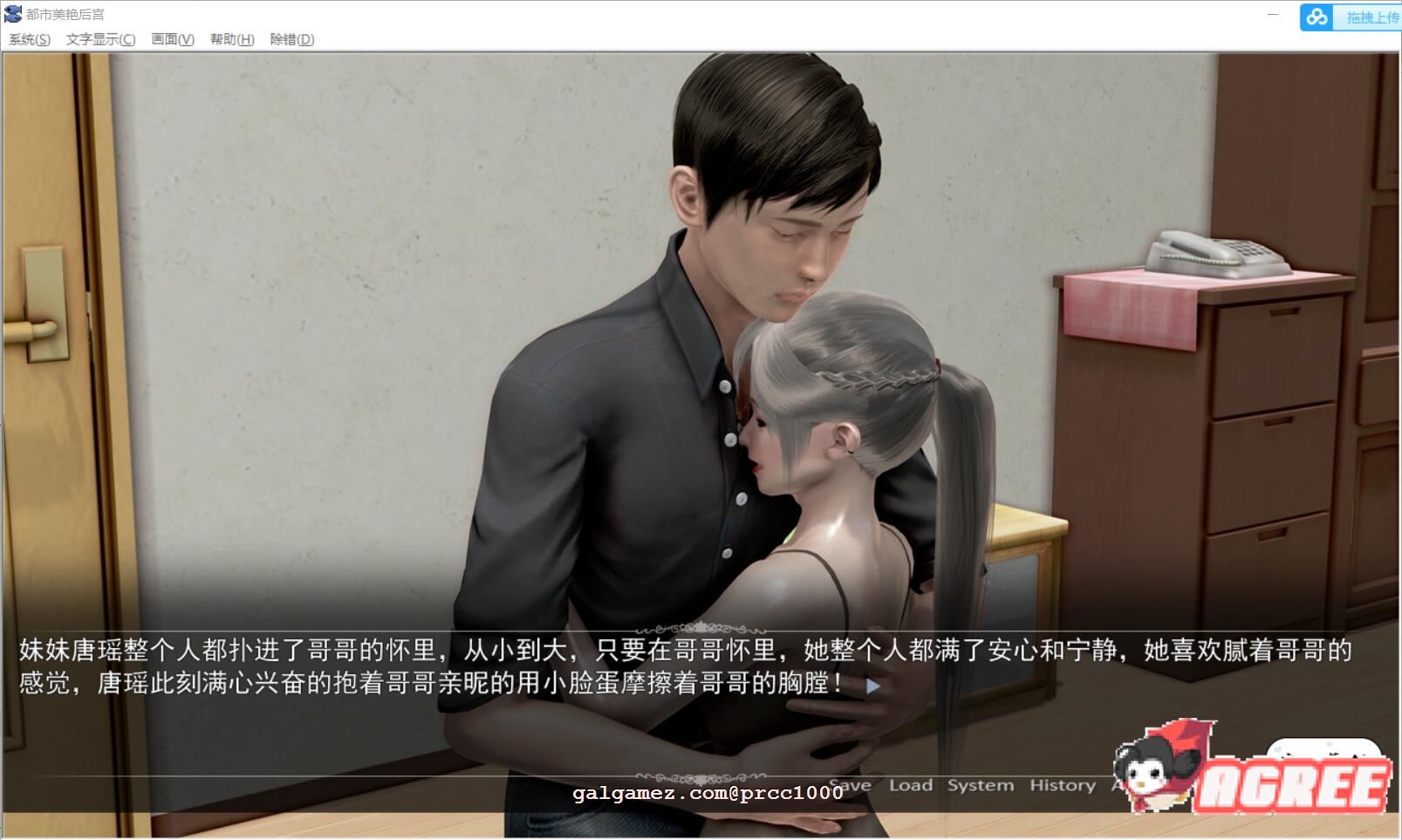Screen dimensions: 1402x840
Task: Open the 除错(D) debug menu
Action: (290, 39)
